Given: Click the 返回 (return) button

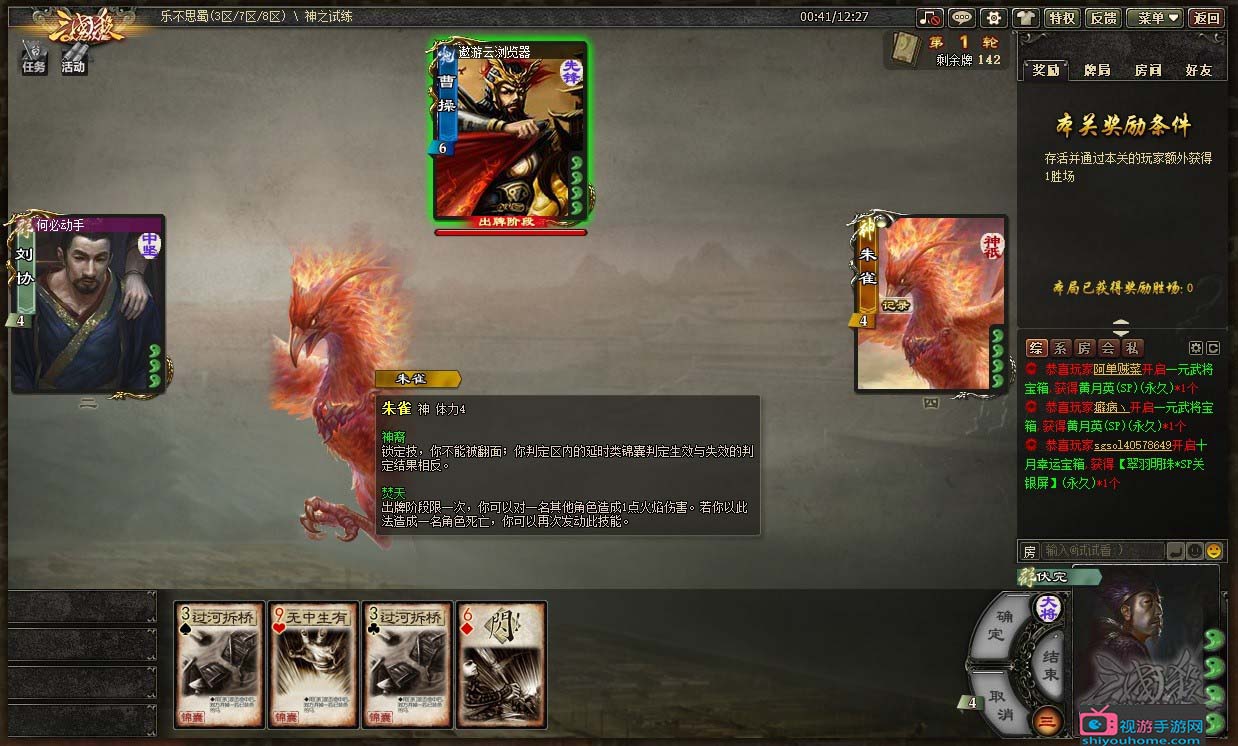Looking at the screenshot, I should [1207, 18].
